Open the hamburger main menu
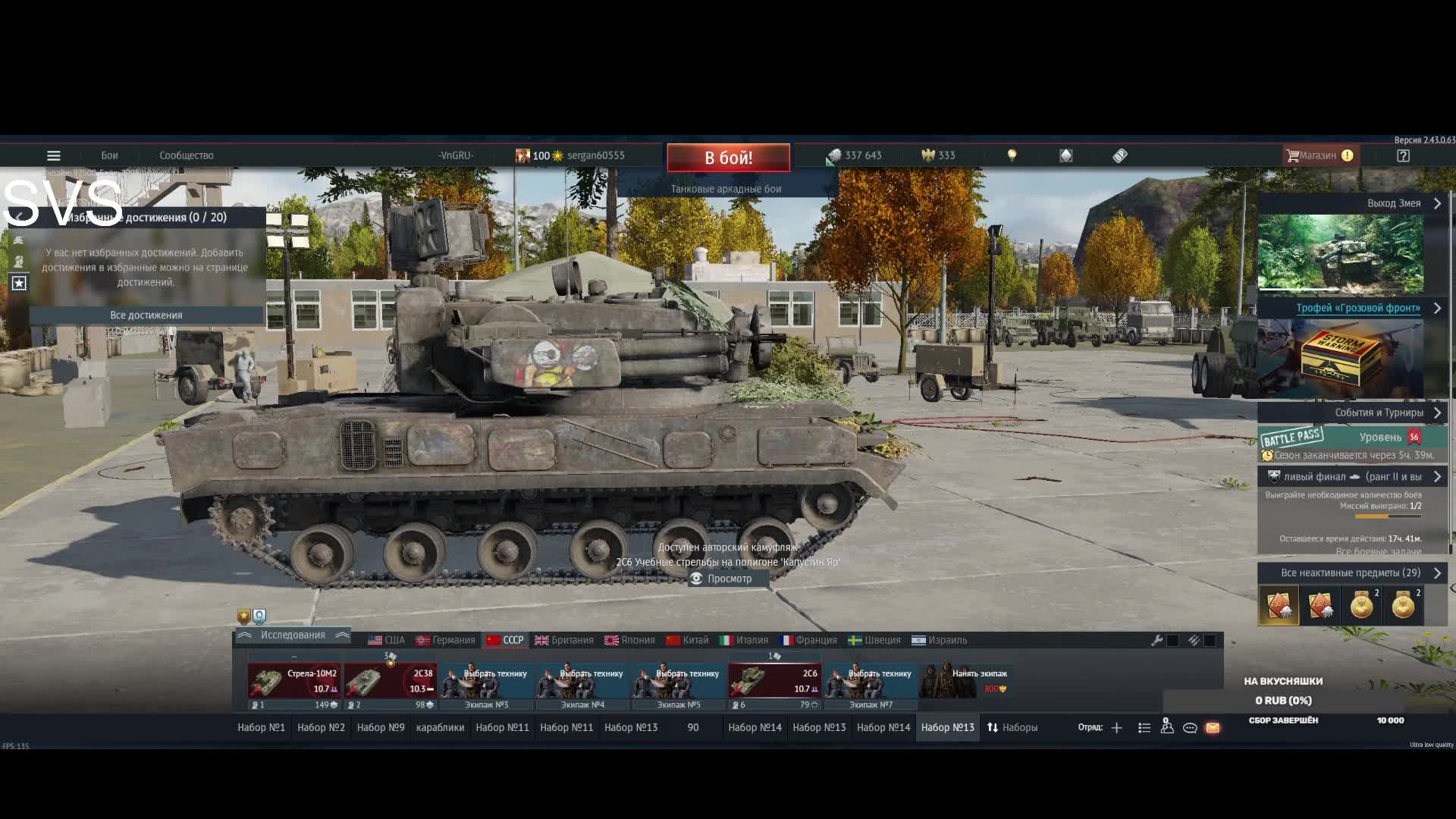 tap(54, 155)
